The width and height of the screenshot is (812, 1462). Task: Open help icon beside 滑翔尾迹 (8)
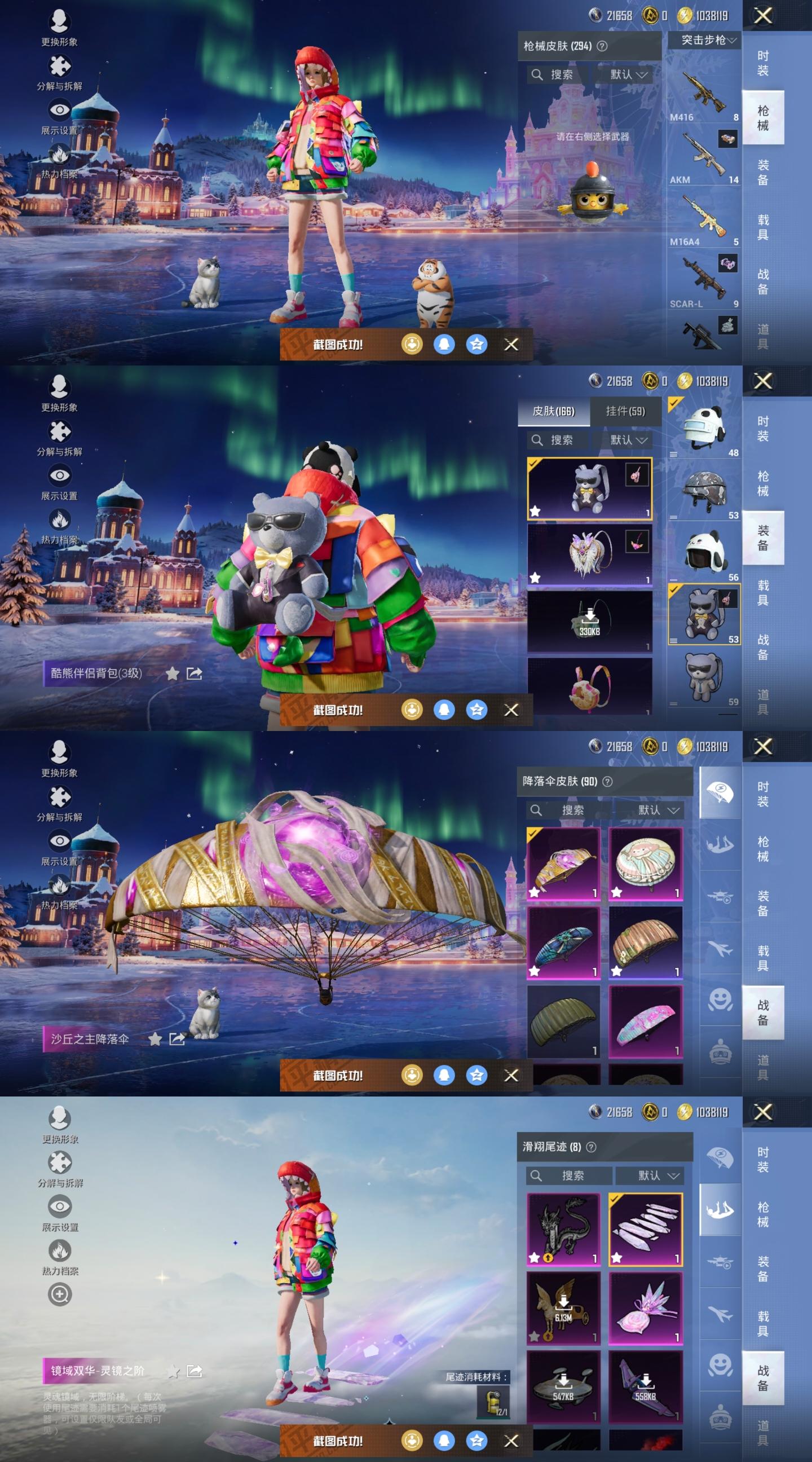pyautogui.click(x=591, y=1147)
